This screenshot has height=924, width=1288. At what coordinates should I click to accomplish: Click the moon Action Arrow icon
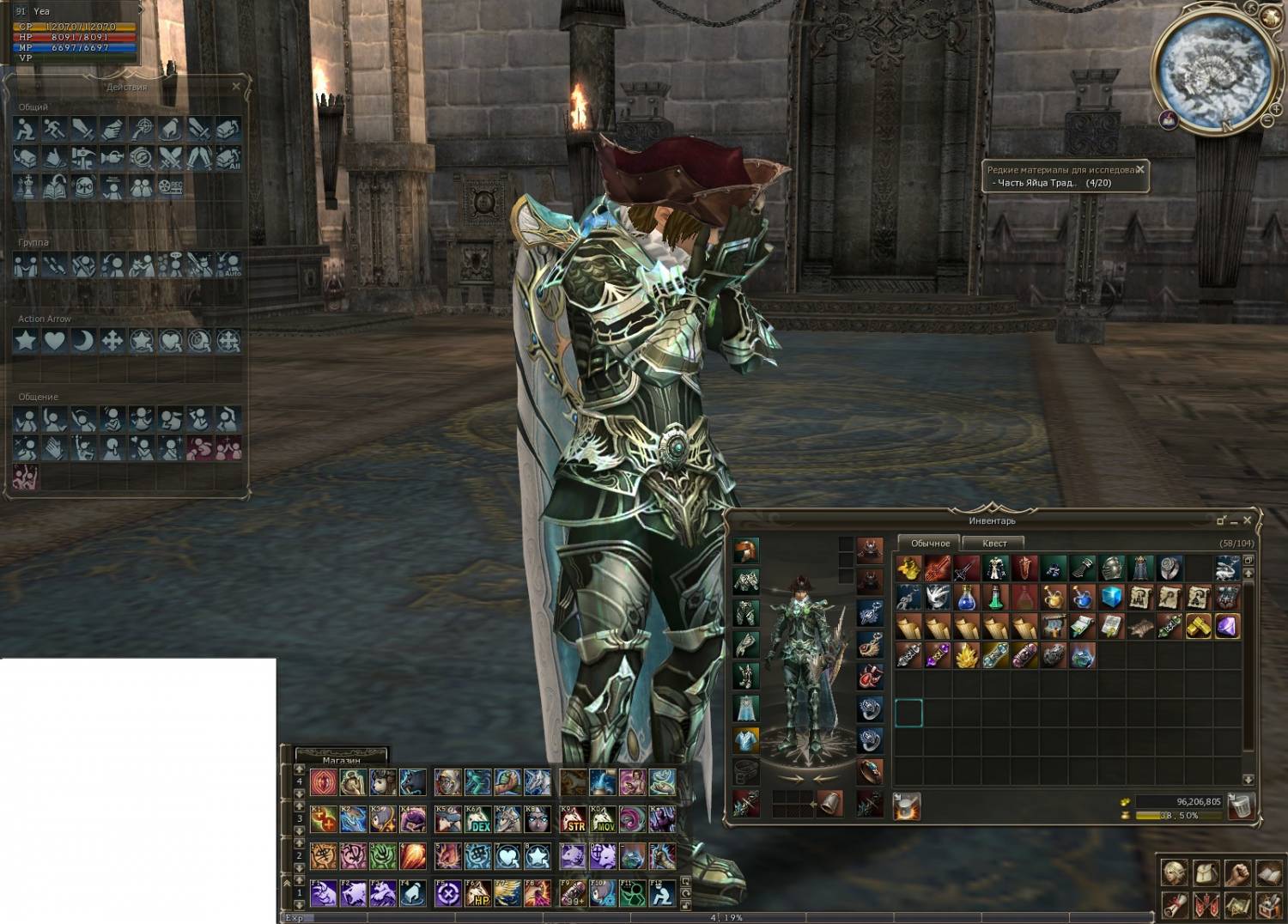[x=83, y=341]
